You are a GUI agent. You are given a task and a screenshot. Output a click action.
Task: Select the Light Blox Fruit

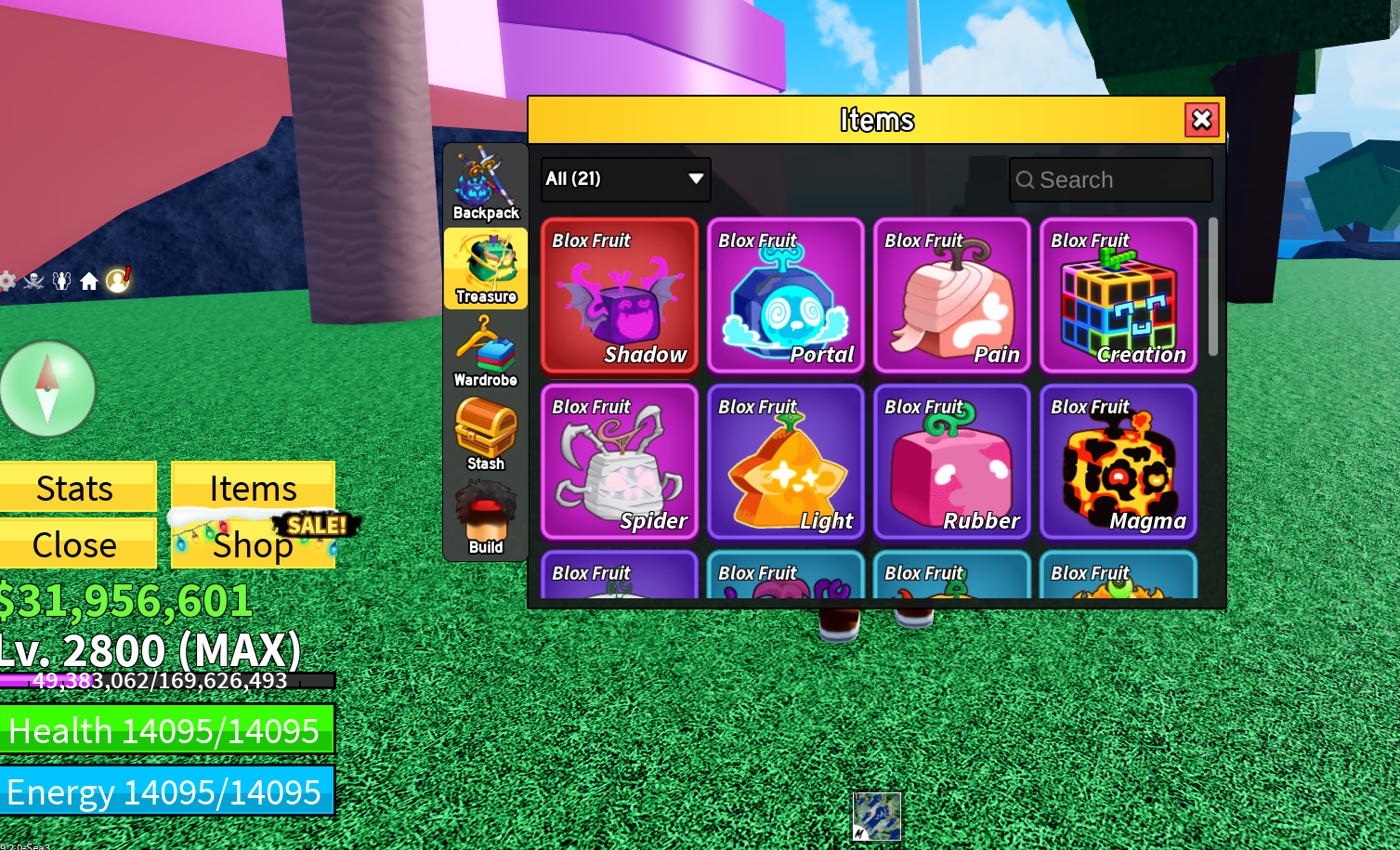tap(786, 463)
